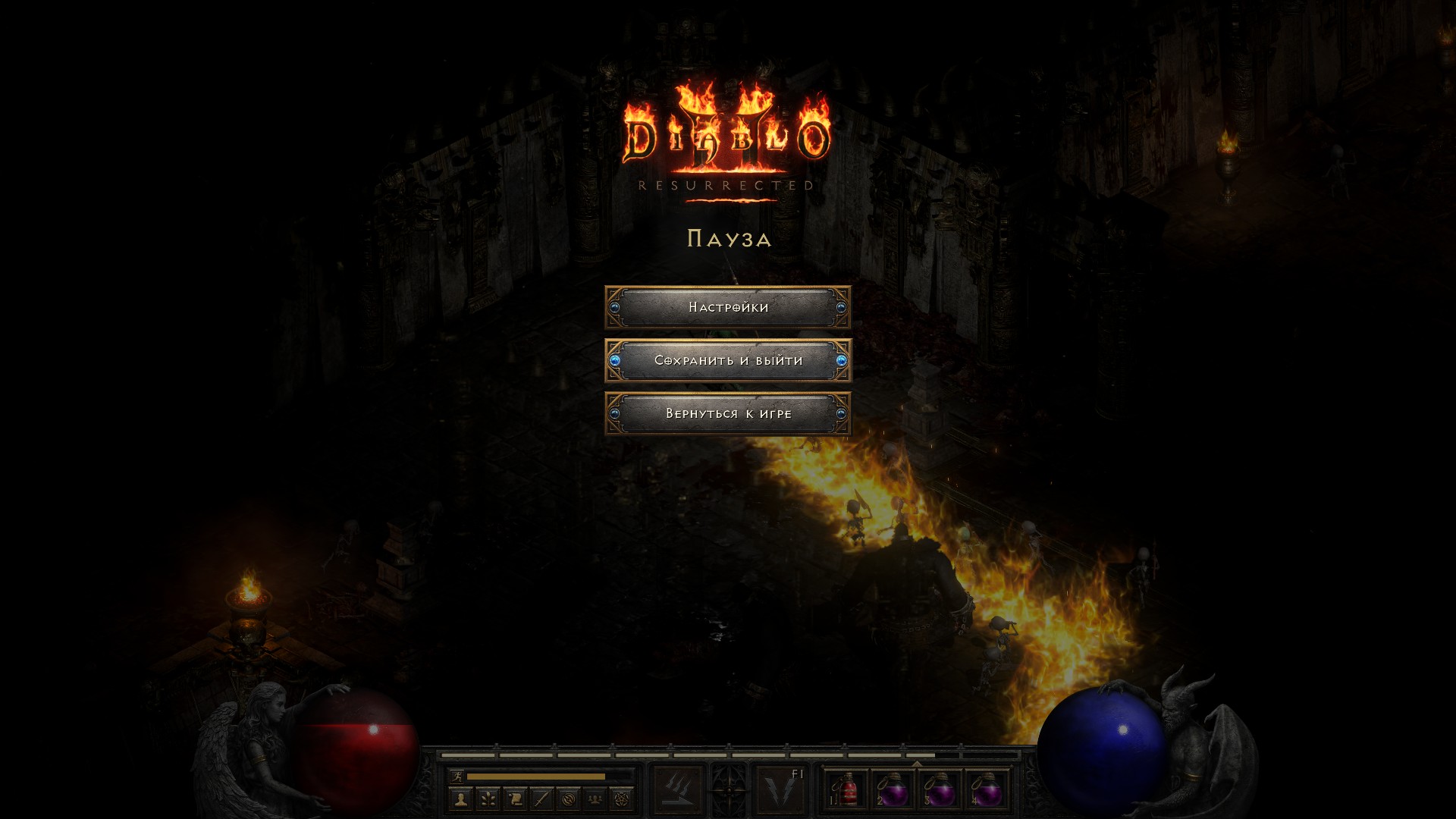Open the skill tree icon

pos(488,799)
